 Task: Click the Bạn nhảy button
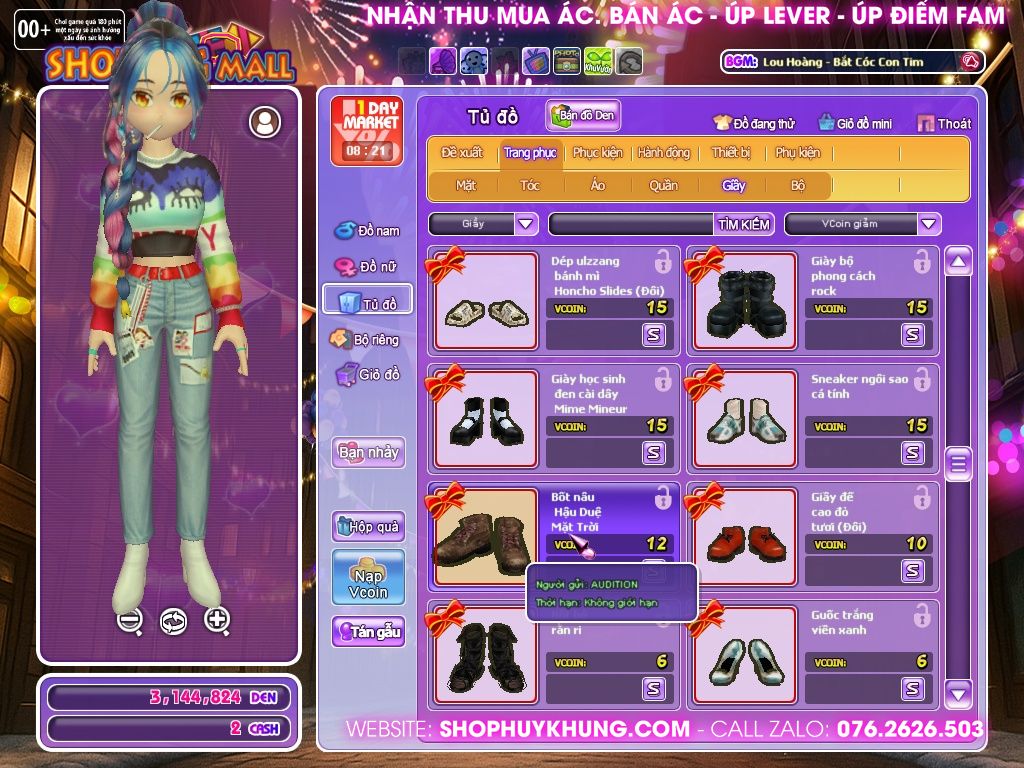tap(368, 452)
